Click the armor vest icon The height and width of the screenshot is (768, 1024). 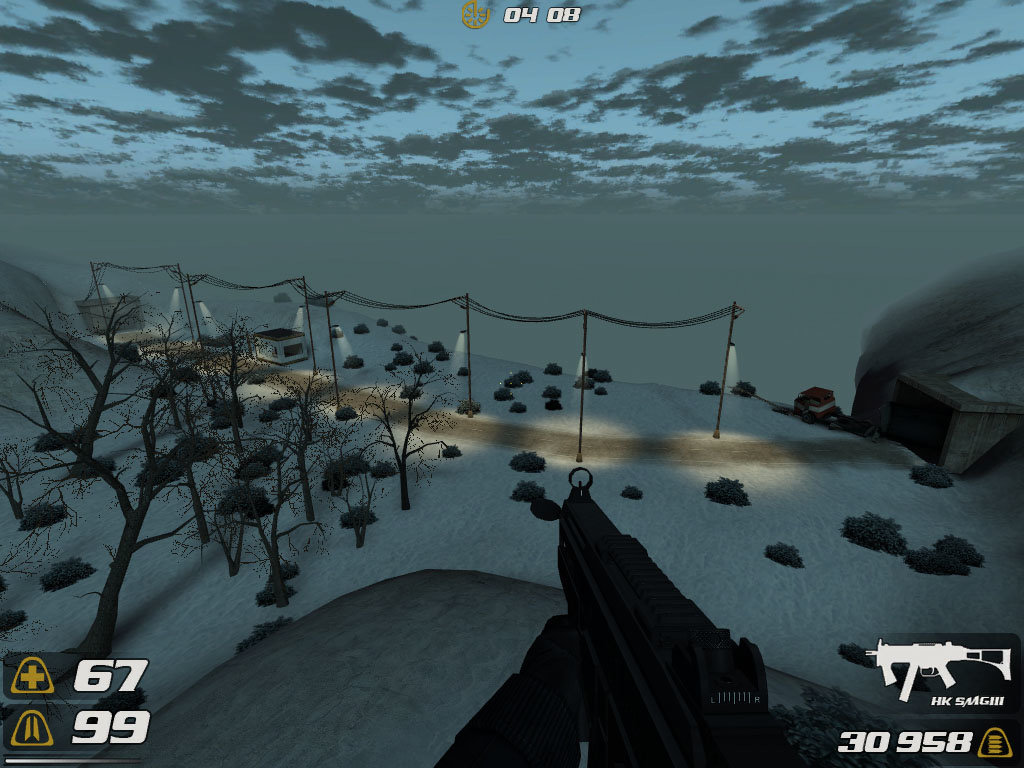[x=33, y=729]
